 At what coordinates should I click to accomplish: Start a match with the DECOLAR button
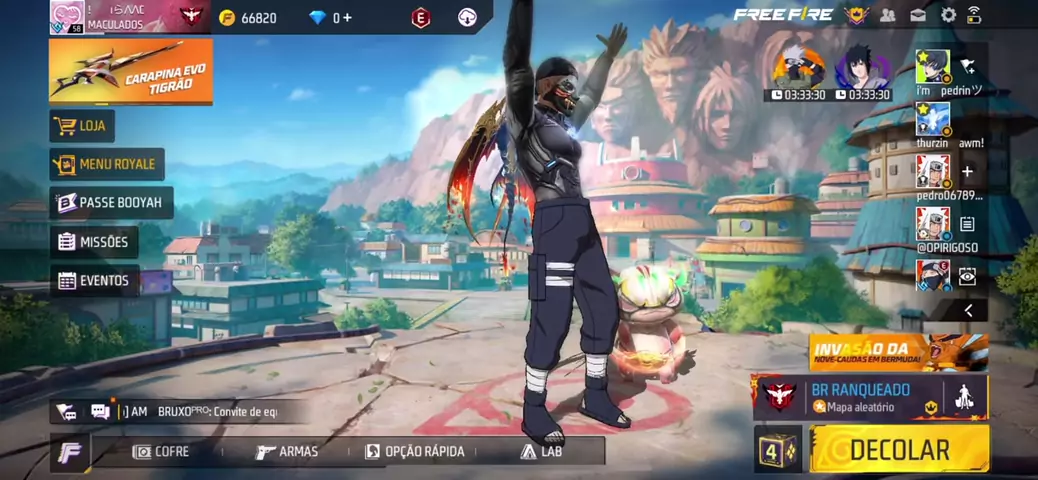[x=898, y=449]
